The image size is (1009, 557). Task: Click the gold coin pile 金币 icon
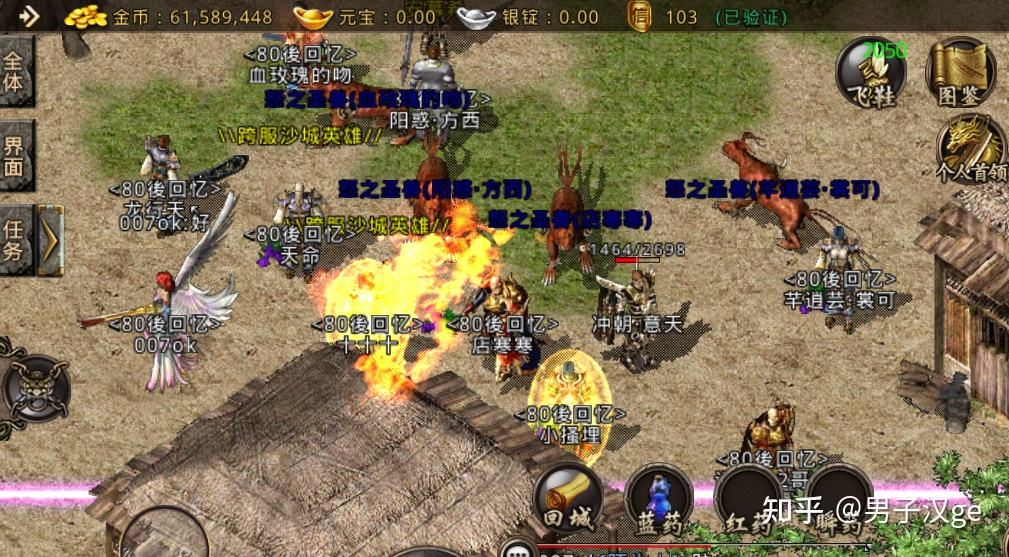(x=86, y=16)
